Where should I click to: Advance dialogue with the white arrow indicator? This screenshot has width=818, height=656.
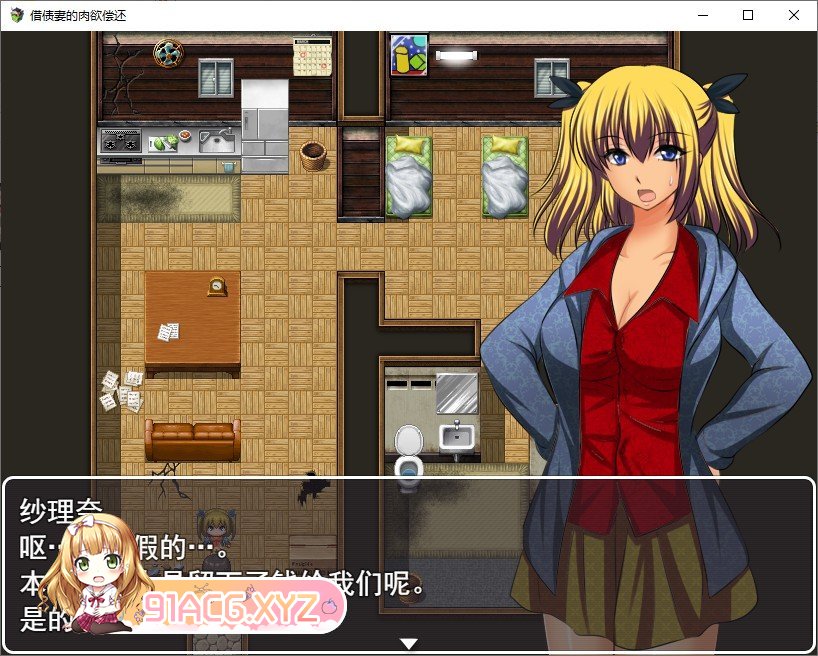point(408,643)
